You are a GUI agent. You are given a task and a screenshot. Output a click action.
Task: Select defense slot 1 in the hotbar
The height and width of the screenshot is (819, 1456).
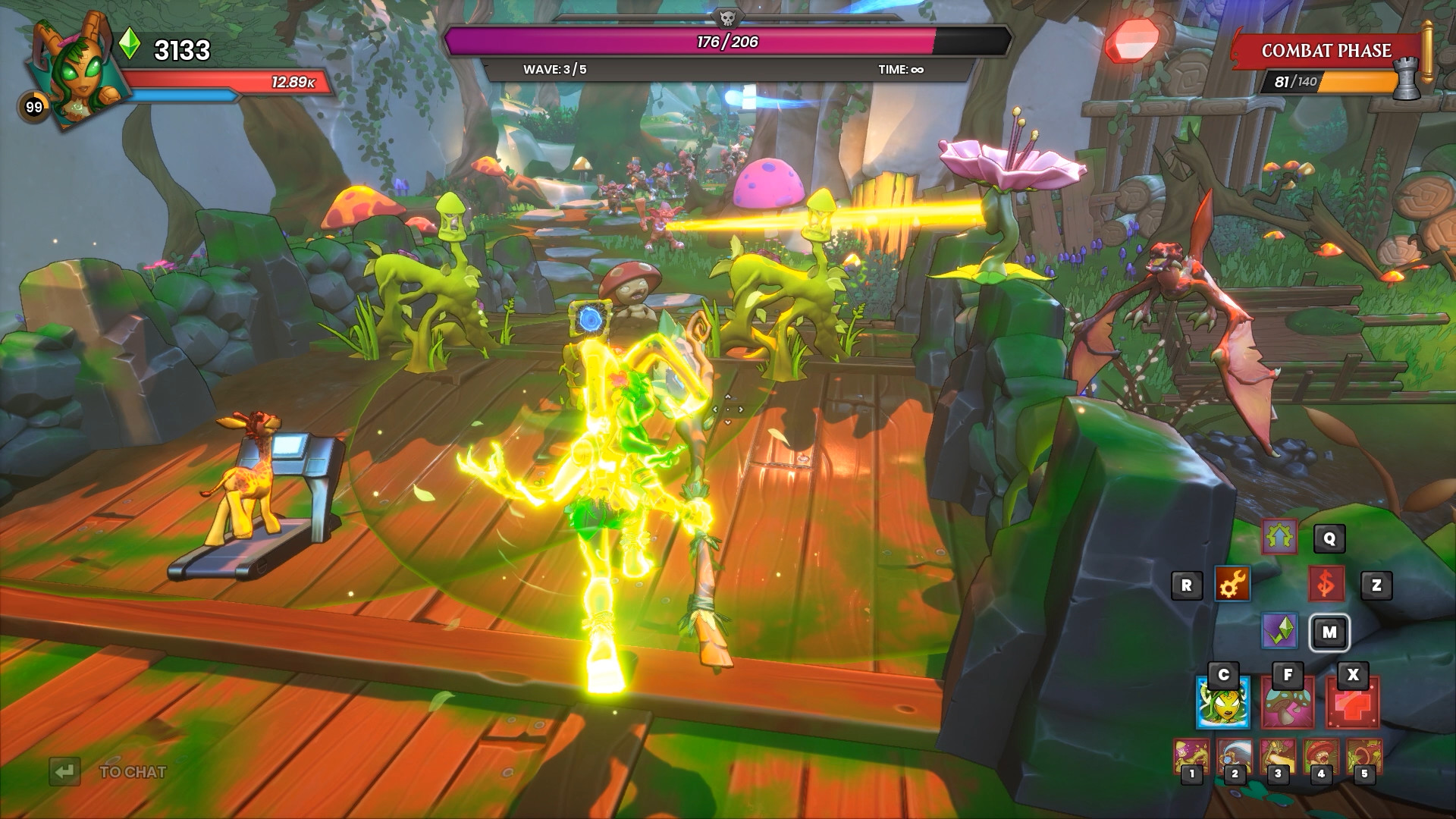tap(1191, 757)
